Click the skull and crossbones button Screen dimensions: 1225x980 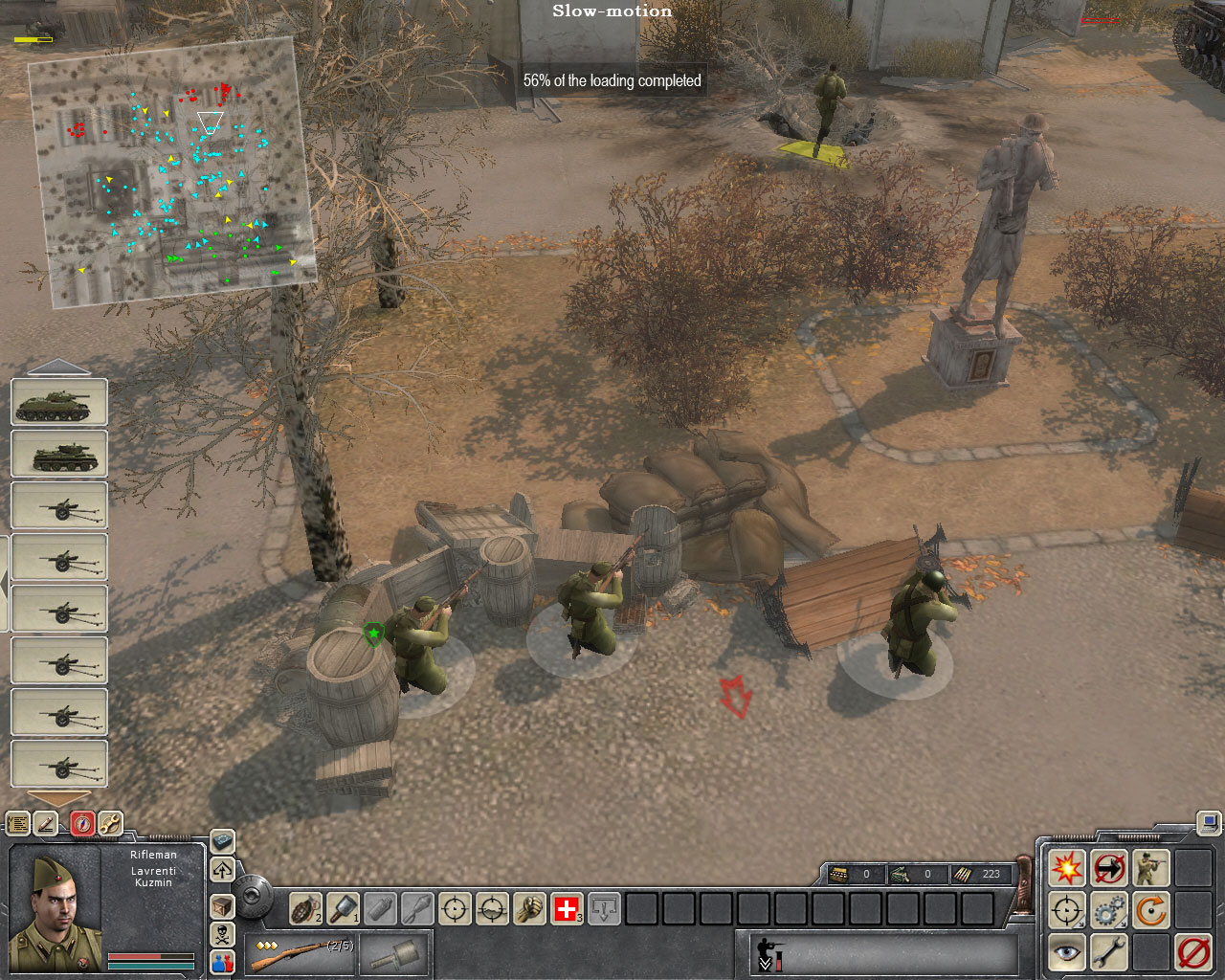pyautogui.click(x=222, y=933)
